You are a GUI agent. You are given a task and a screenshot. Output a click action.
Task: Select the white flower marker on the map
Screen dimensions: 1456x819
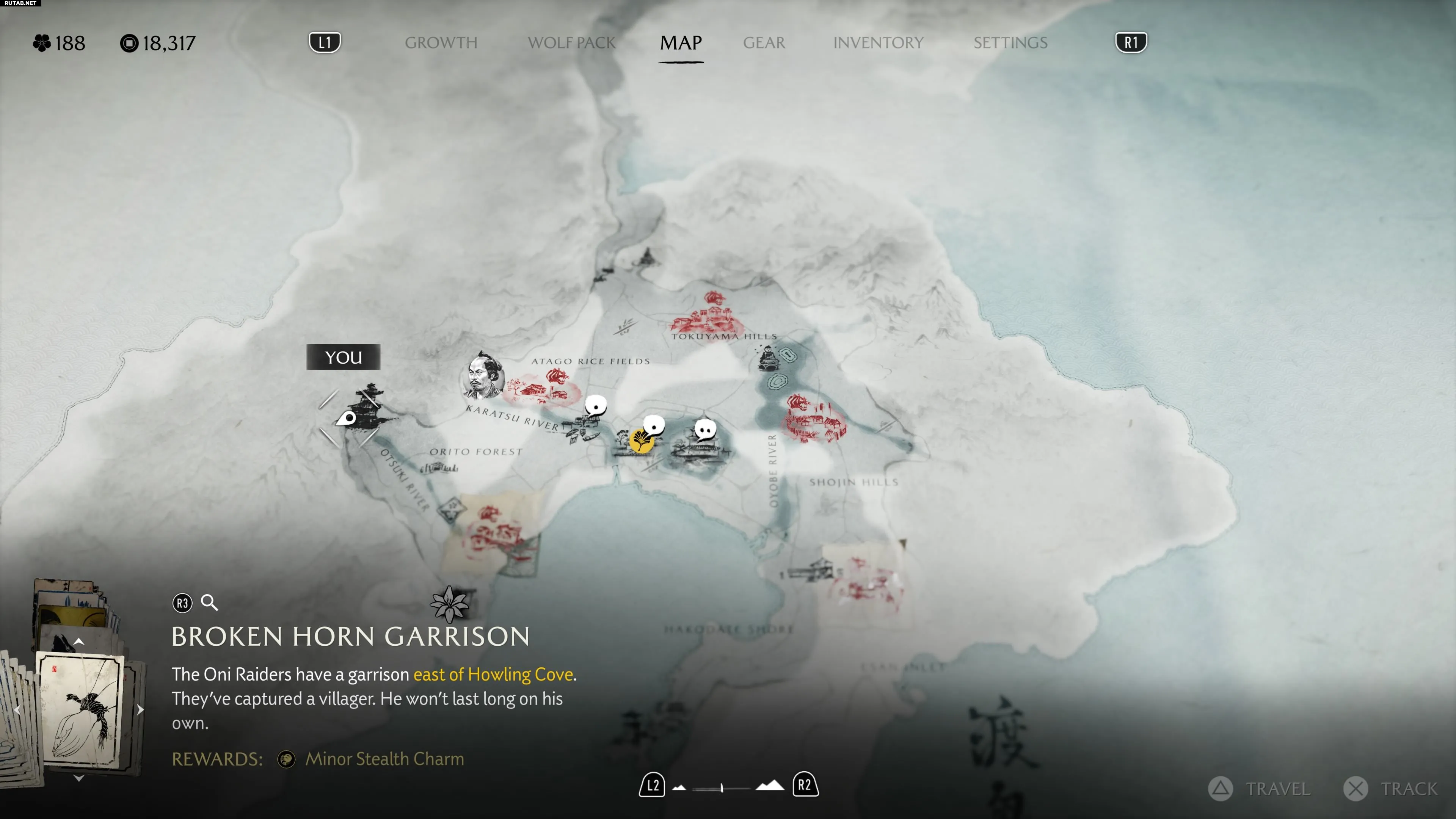pos(449,604)
